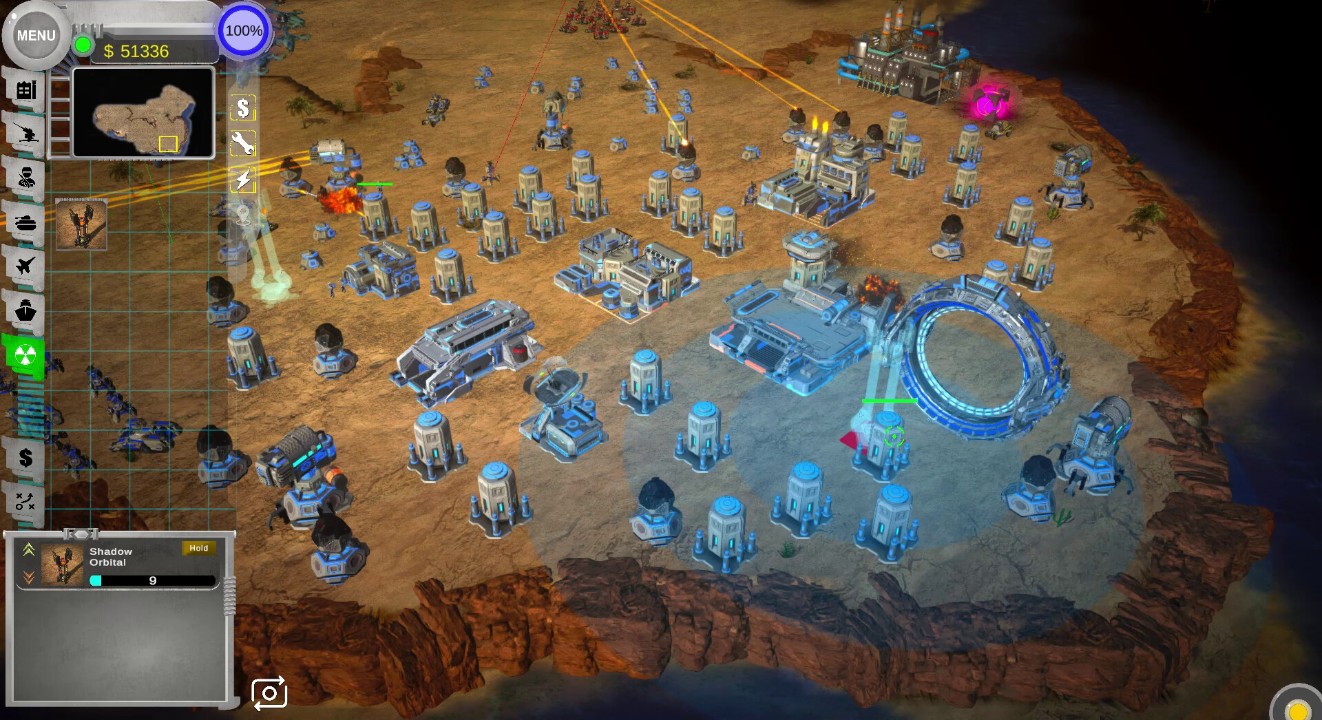Raise Shadow Orbital priority with up chevrons
The width and height of the screenshot is (1322, 720).
click(29, 550)
